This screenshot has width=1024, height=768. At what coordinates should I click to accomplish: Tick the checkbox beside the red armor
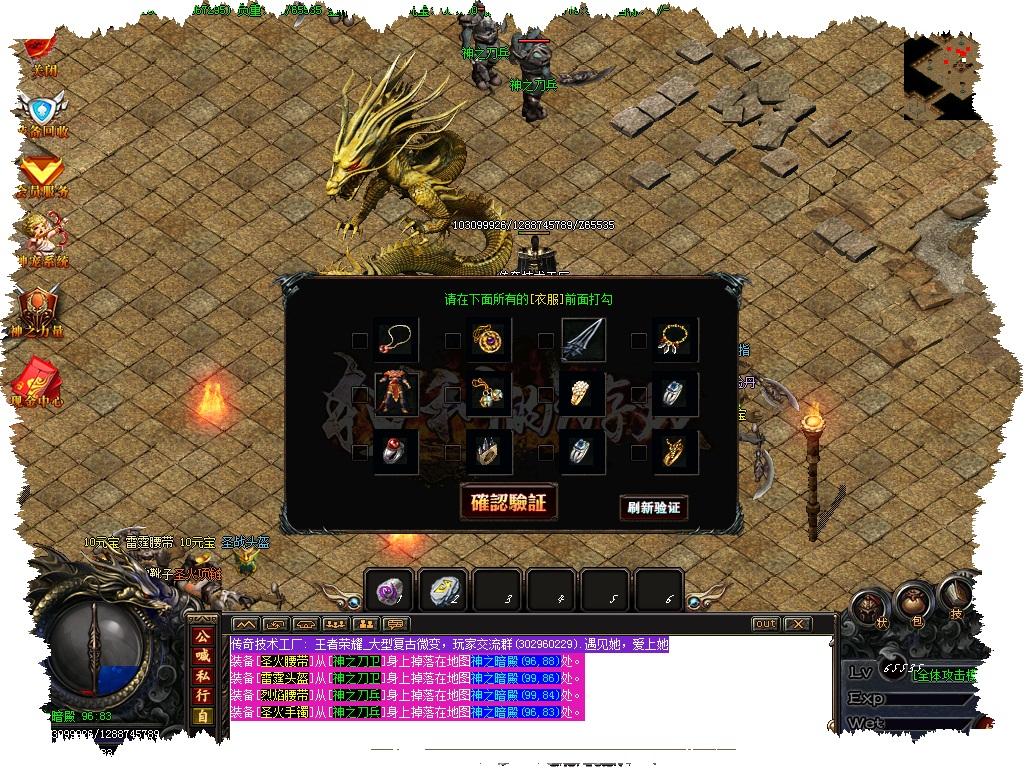click(x=360, y=396)
